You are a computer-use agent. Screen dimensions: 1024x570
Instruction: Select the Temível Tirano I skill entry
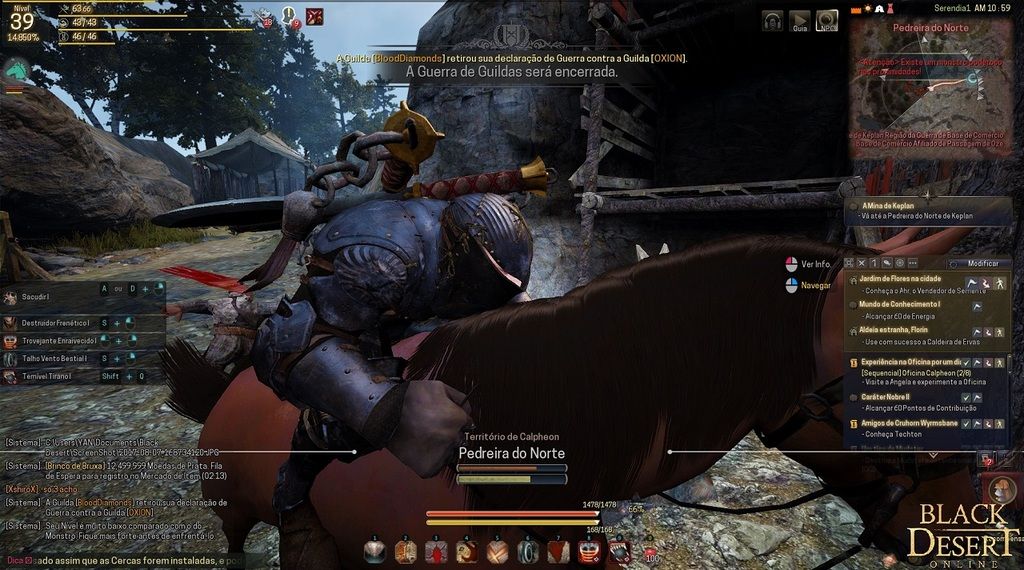click(x=48, y=376)
